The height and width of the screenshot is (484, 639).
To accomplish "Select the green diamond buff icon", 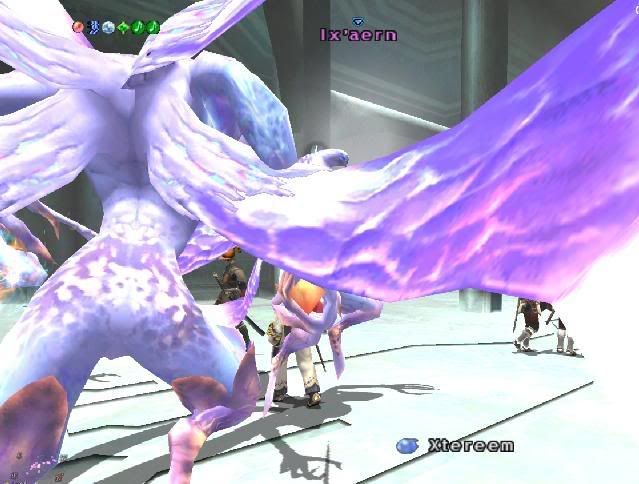I will coord(123,27).
